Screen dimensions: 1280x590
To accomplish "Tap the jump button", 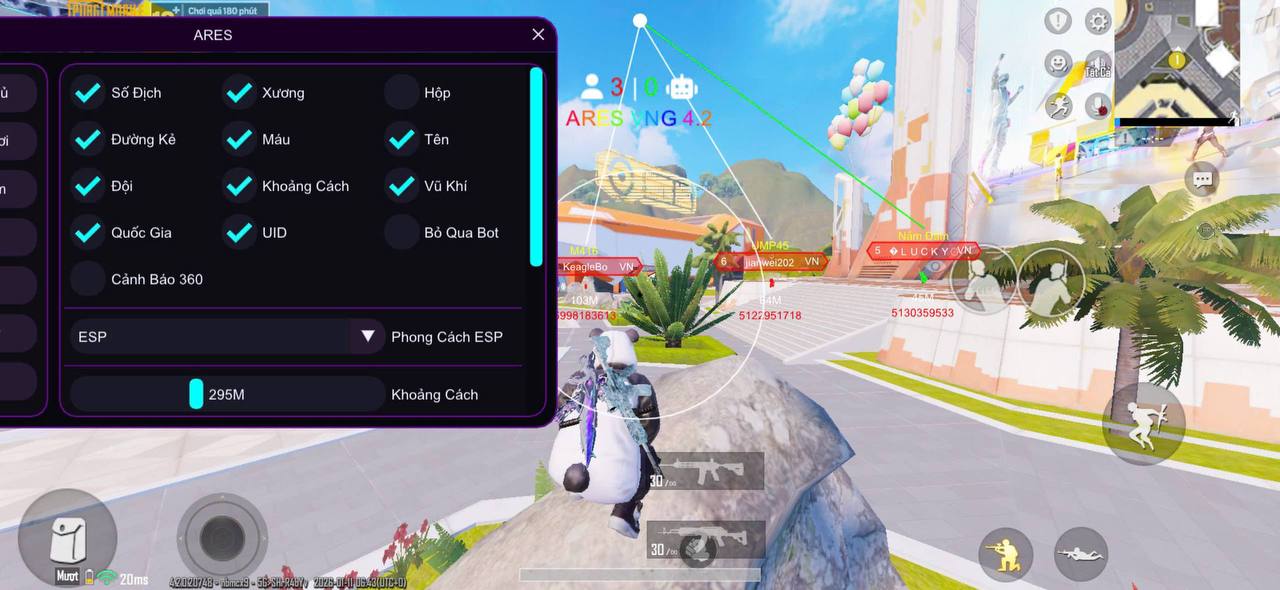I will 1143,422.
